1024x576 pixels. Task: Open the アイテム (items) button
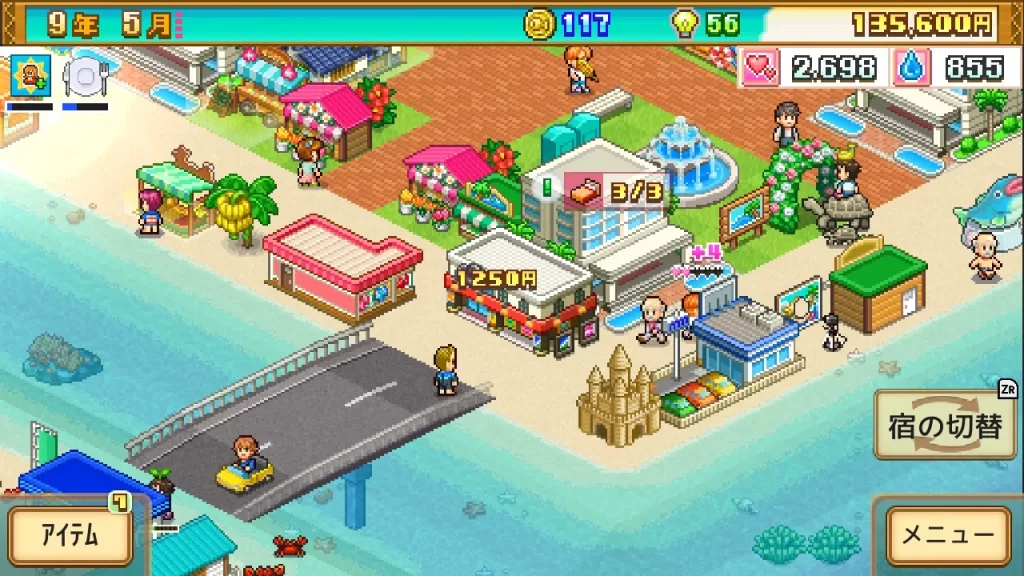click(x=70, y=535)
